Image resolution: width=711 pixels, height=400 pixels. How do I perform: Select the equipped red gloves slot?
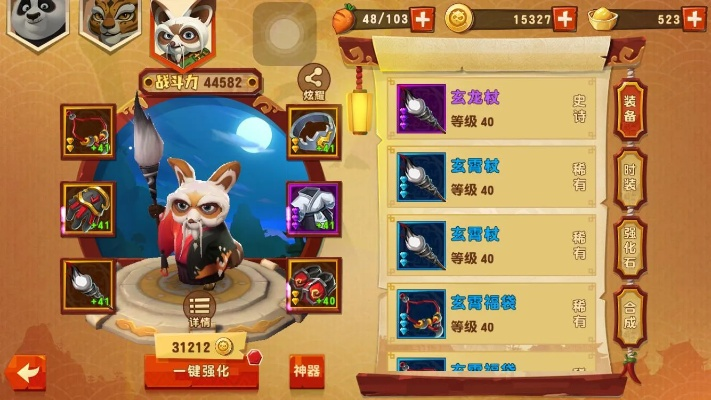coord(88,207)
